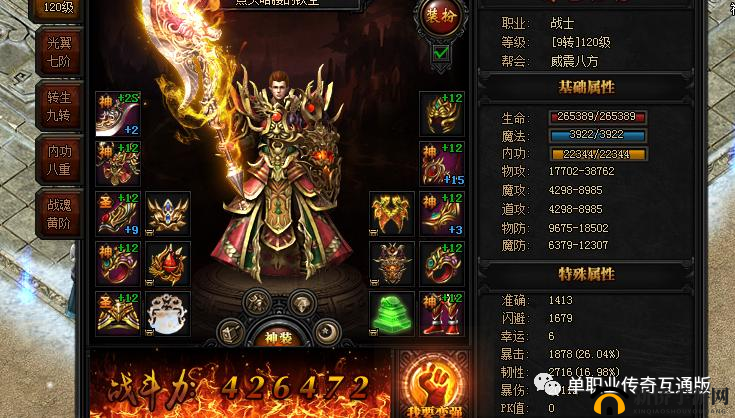Image resolution: width=735 pixels, height=418 pixels.
Task: Select the red boots equipment slot
Action: [x=441, y=312]
